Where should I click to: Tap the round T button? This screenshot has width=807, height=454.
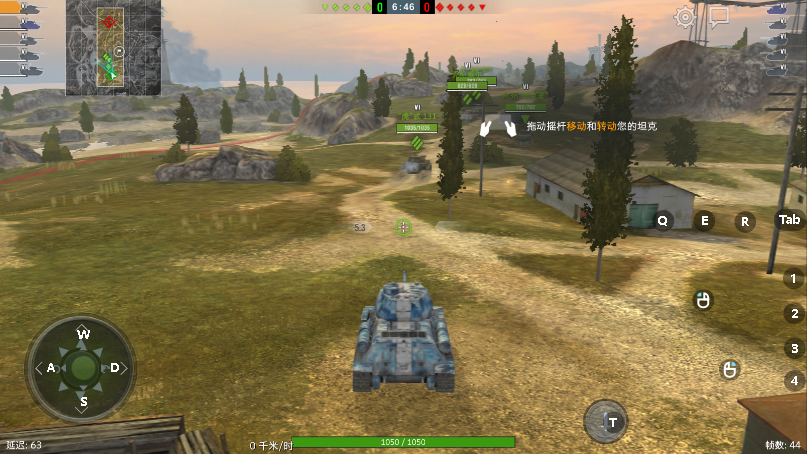coord(606,421)
